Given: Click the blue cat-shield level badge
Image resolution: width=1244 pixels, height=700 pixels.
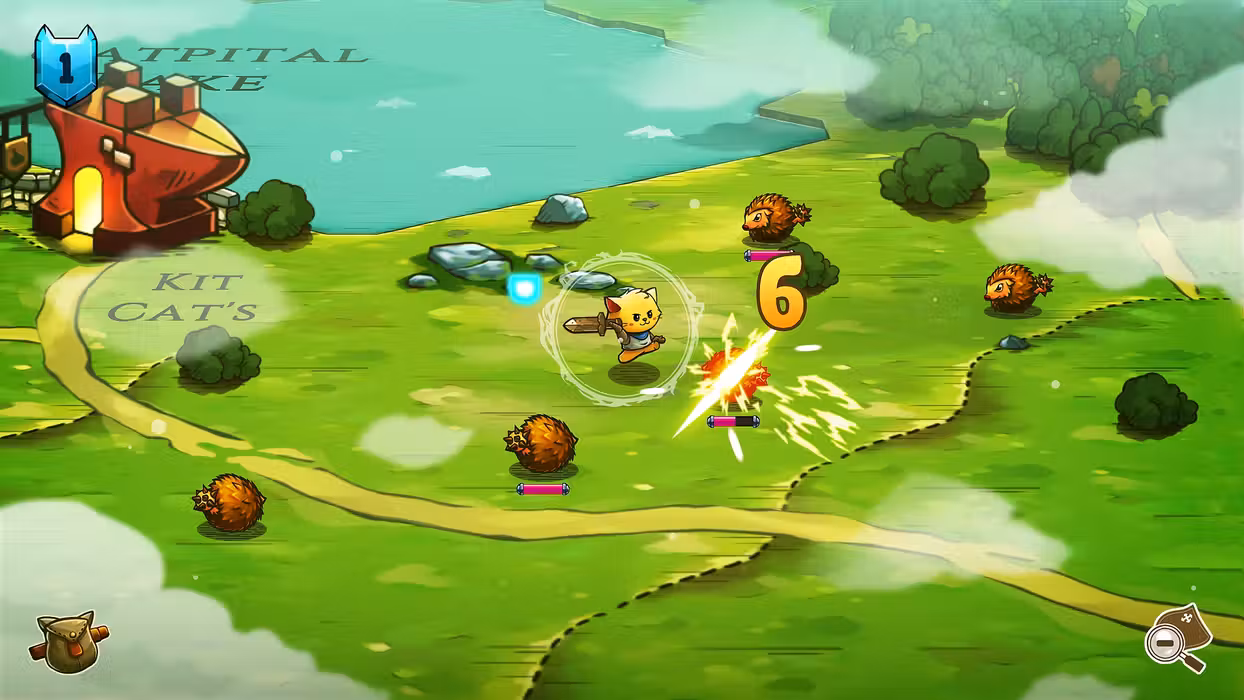Looking at the screenshot, I should pyautogui.click(x=66, y=65).
